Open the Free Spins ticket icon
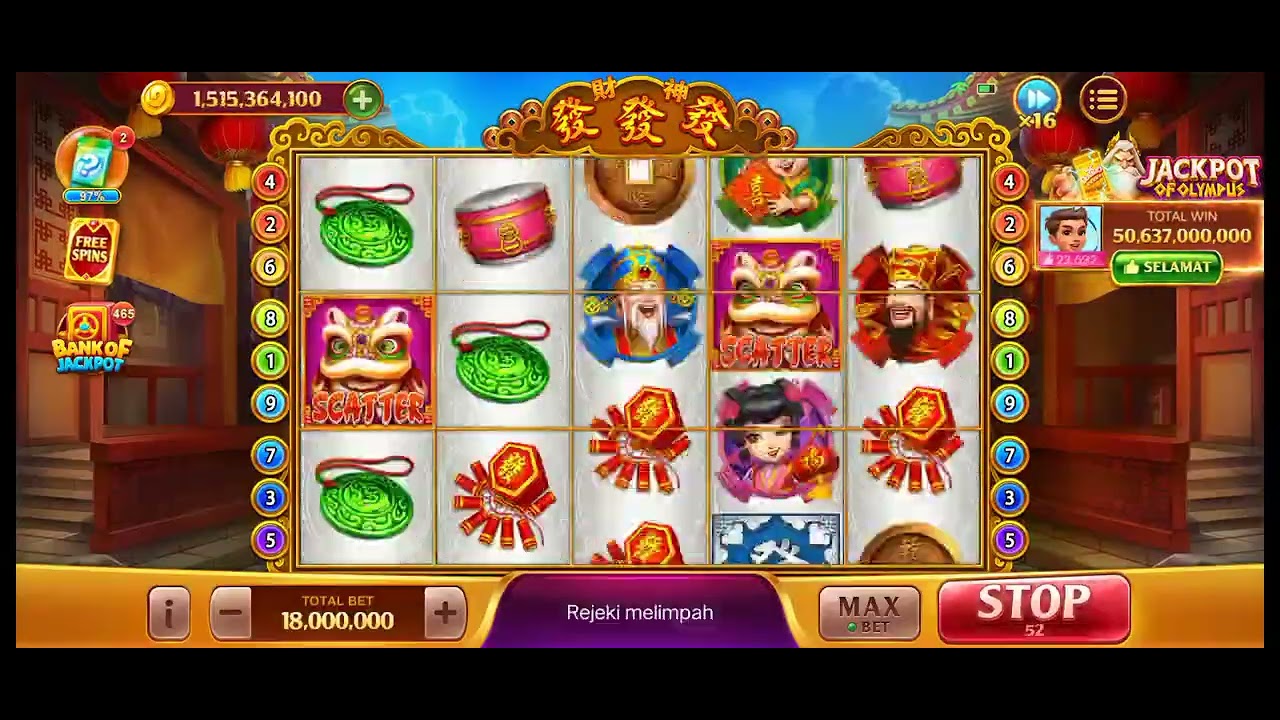Image resolution: width=1280 pixels, height=720 pixels. coord(92,250)
